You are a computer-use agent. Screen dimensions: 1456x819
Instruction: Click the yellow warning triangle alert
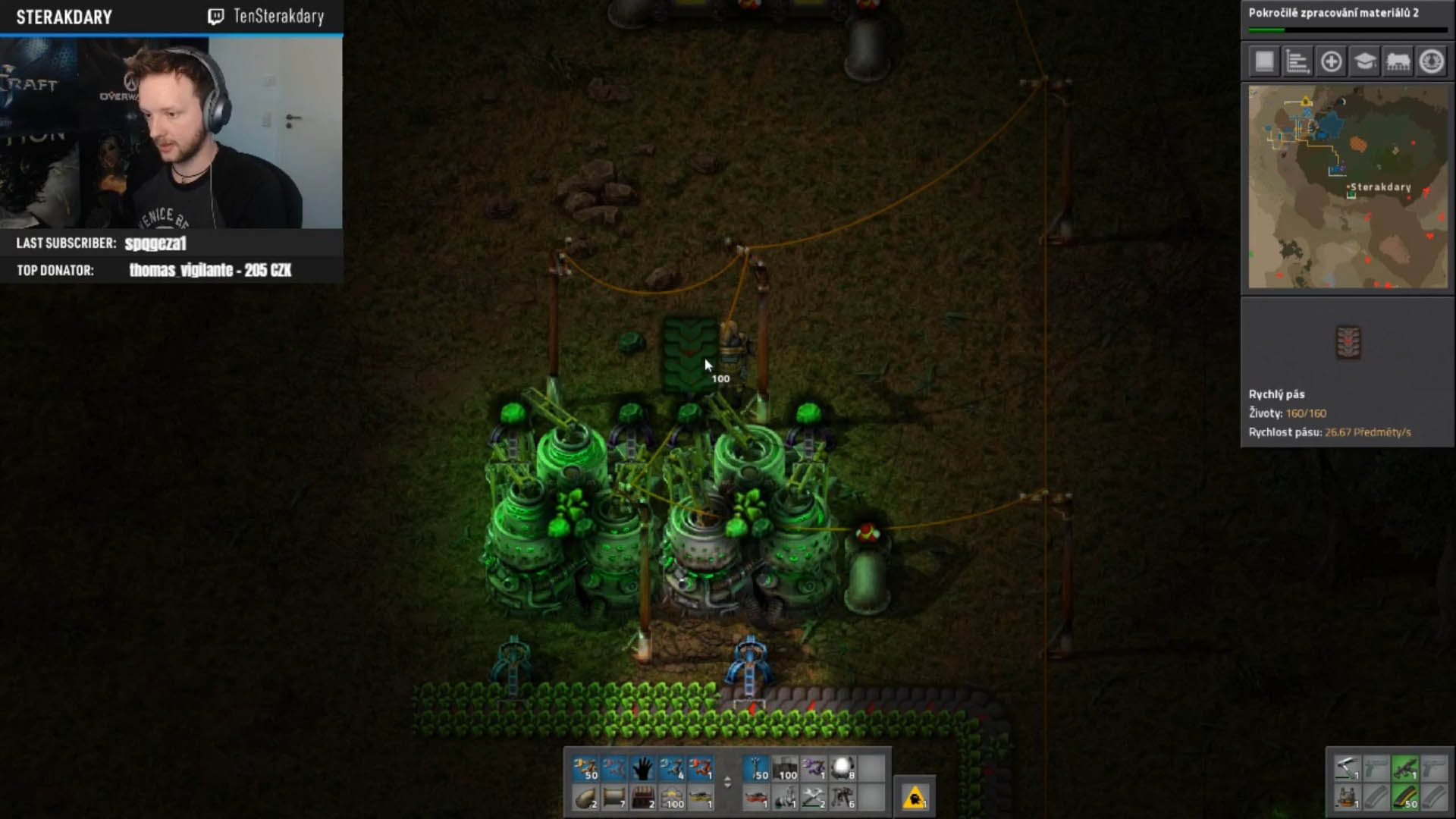(915, 797)
